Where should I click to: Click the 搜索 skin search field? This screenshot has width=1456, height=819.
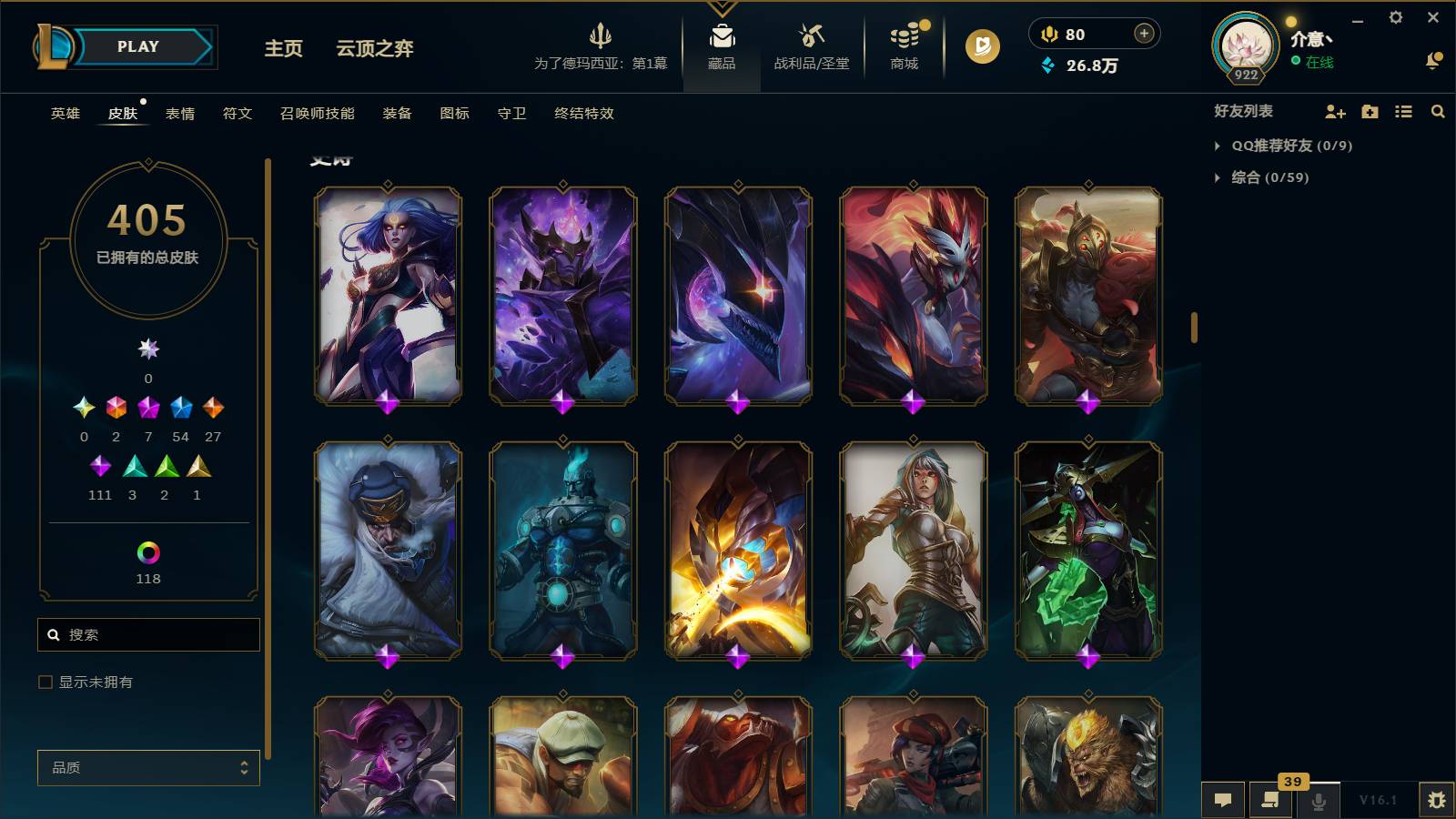click(148, 634)
